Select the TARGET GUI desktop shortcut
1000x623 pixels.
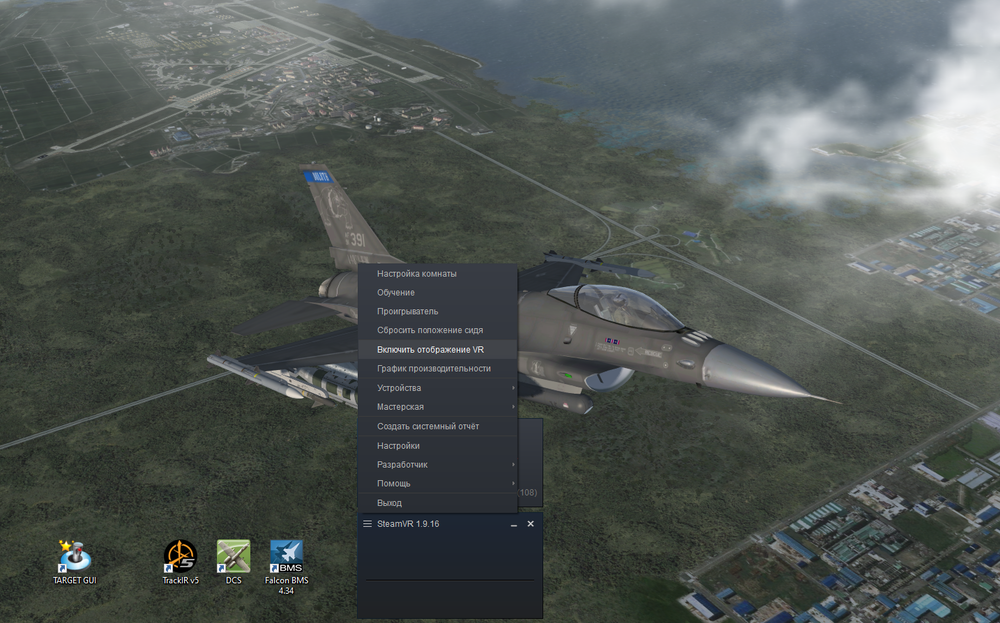pos(75,558)
